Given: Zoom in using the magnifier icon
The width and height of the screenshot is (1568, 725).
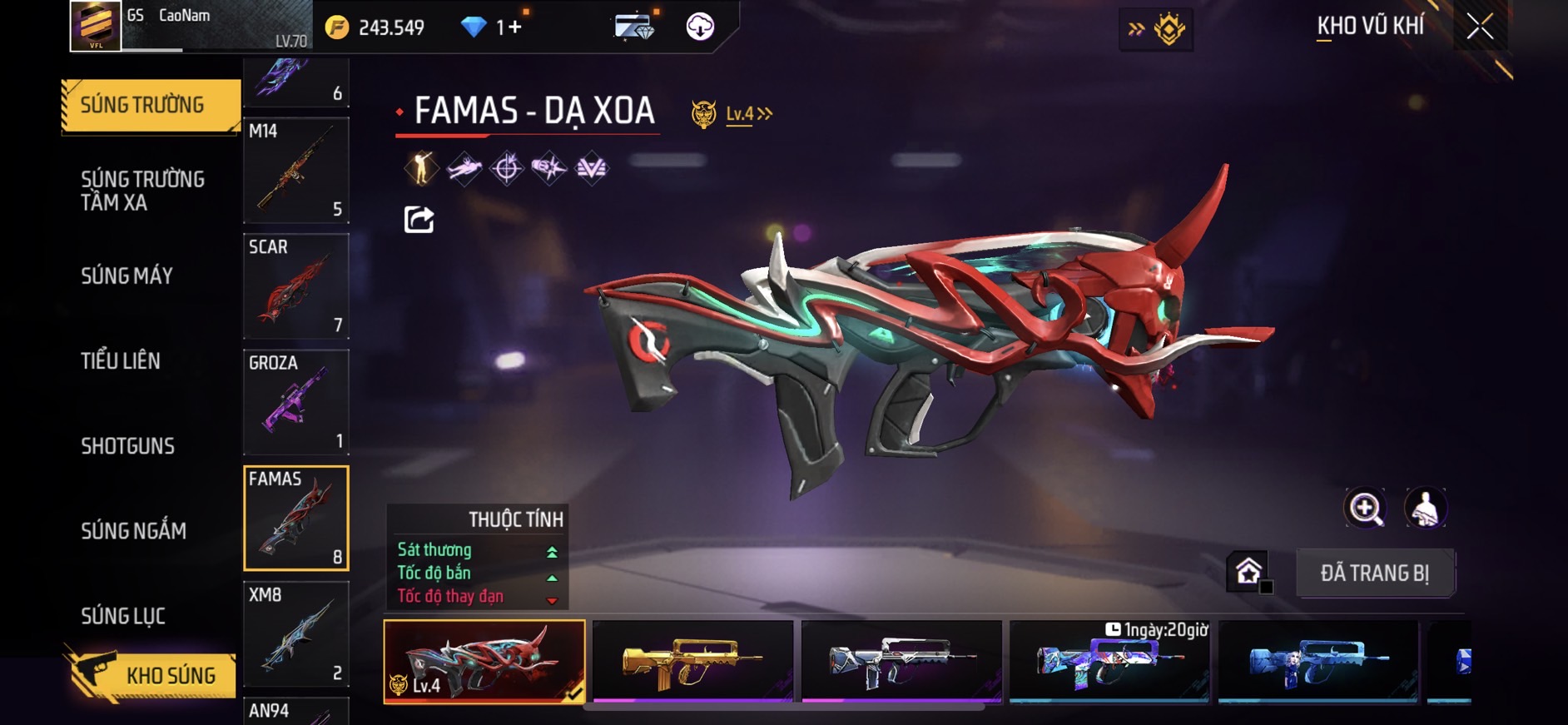Looking at the screenshot, I should (1365, 508).
